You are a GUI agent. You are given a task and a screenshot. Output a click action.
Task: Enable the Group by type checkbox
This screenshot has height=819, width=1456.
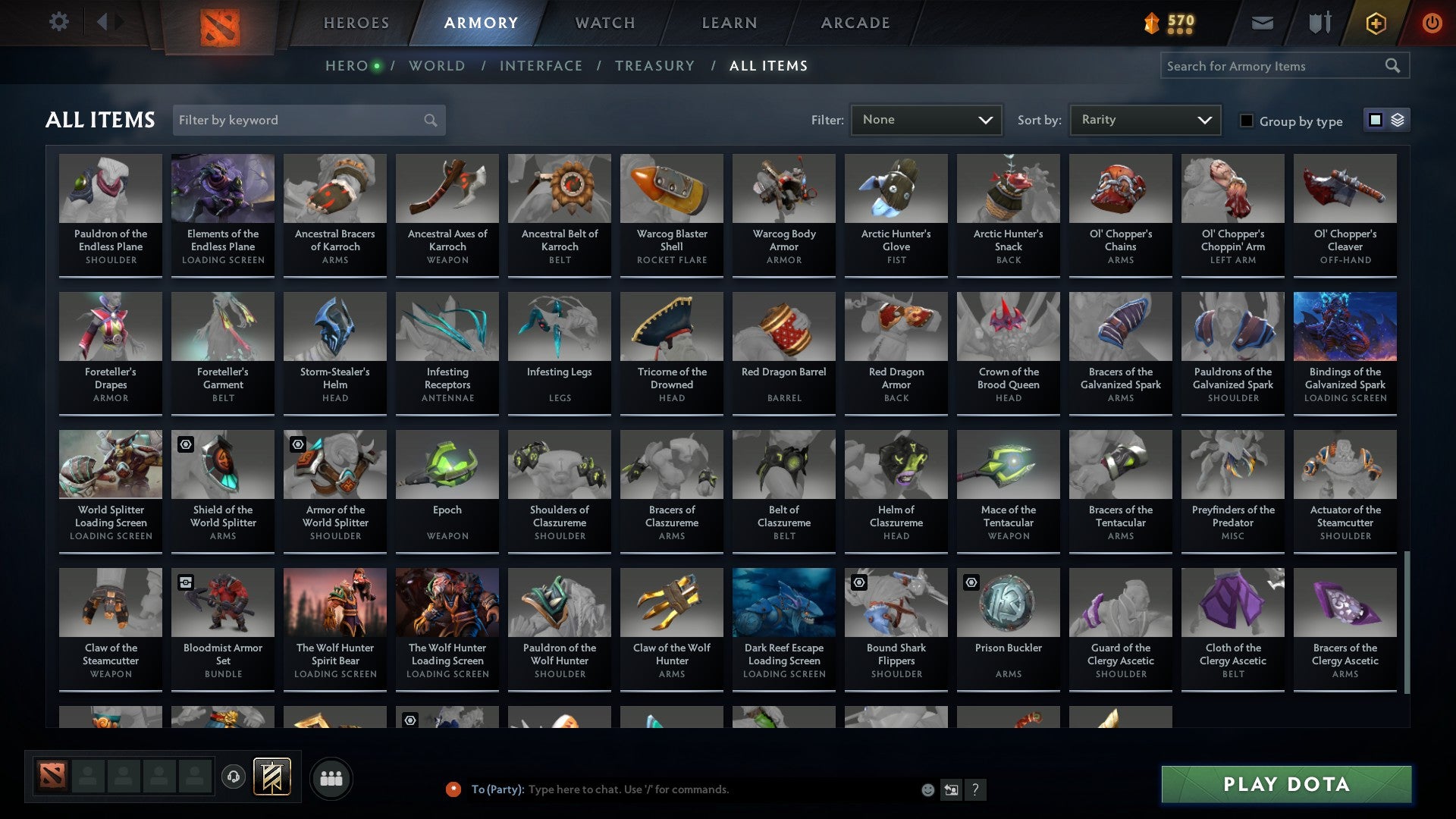1246,121
